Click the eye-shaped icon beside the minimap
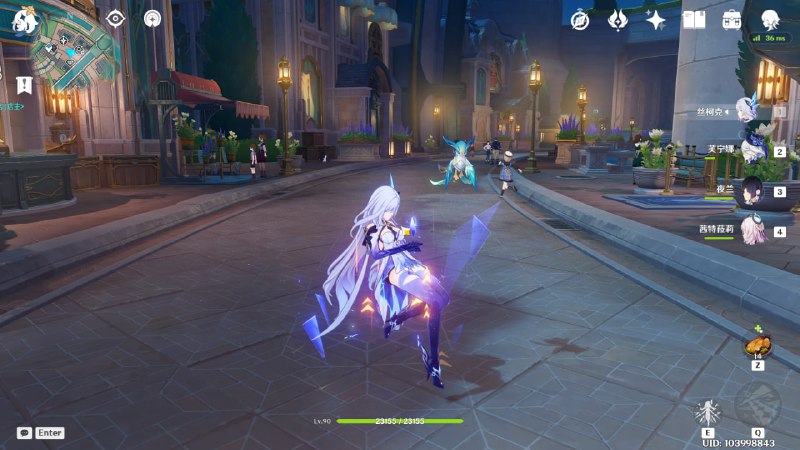Screen dimensions: 800x450 click(115, 18)
